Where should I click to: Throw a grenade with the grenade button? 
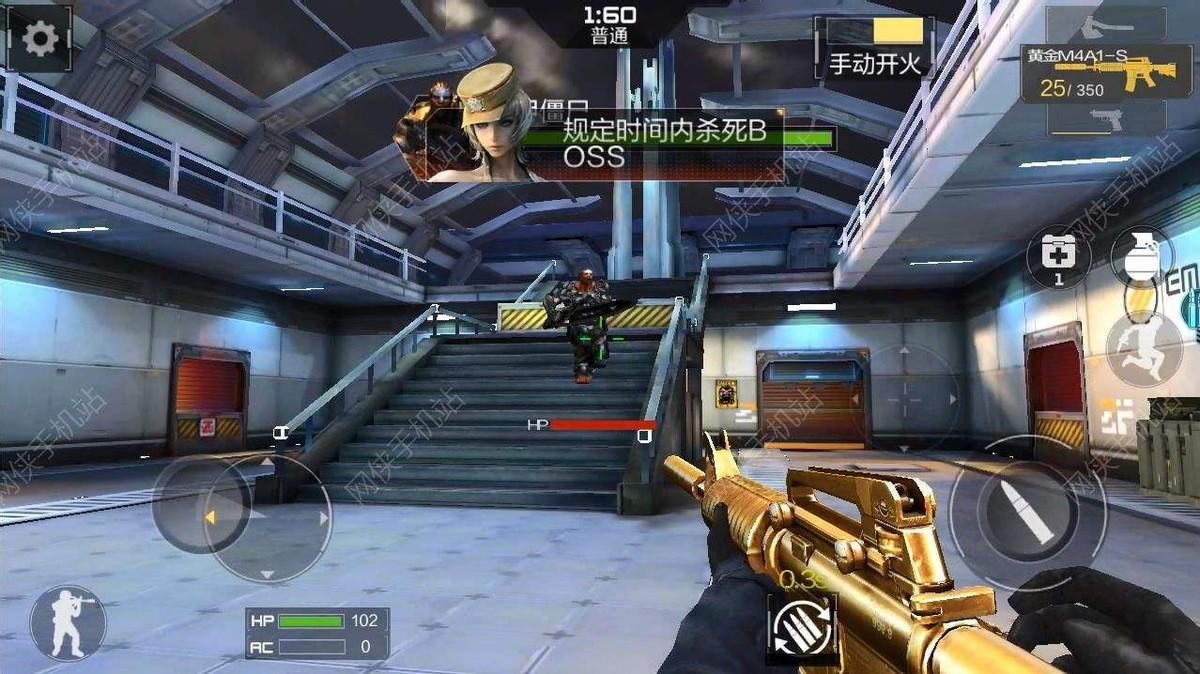click(1140, 252)
